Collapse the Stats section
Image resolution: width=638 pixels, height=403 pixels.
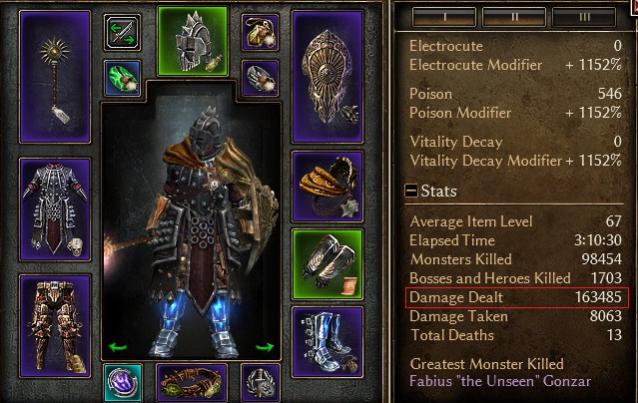pos(411,190)
